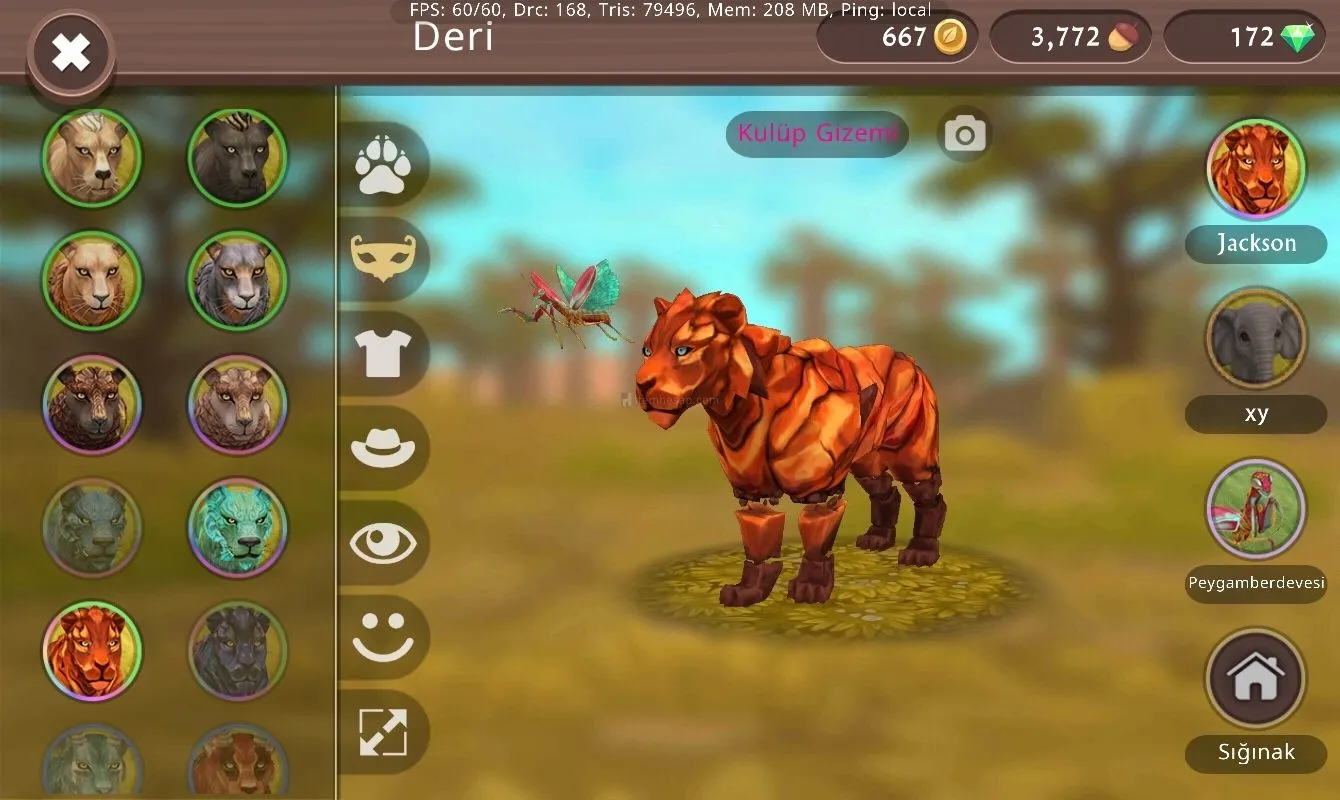Select the Peygamberdevesi mantis portrait
Image resolution: width=1340 pixels, height=800 pixels.
pyautogui.click(x=1255, y=509)
